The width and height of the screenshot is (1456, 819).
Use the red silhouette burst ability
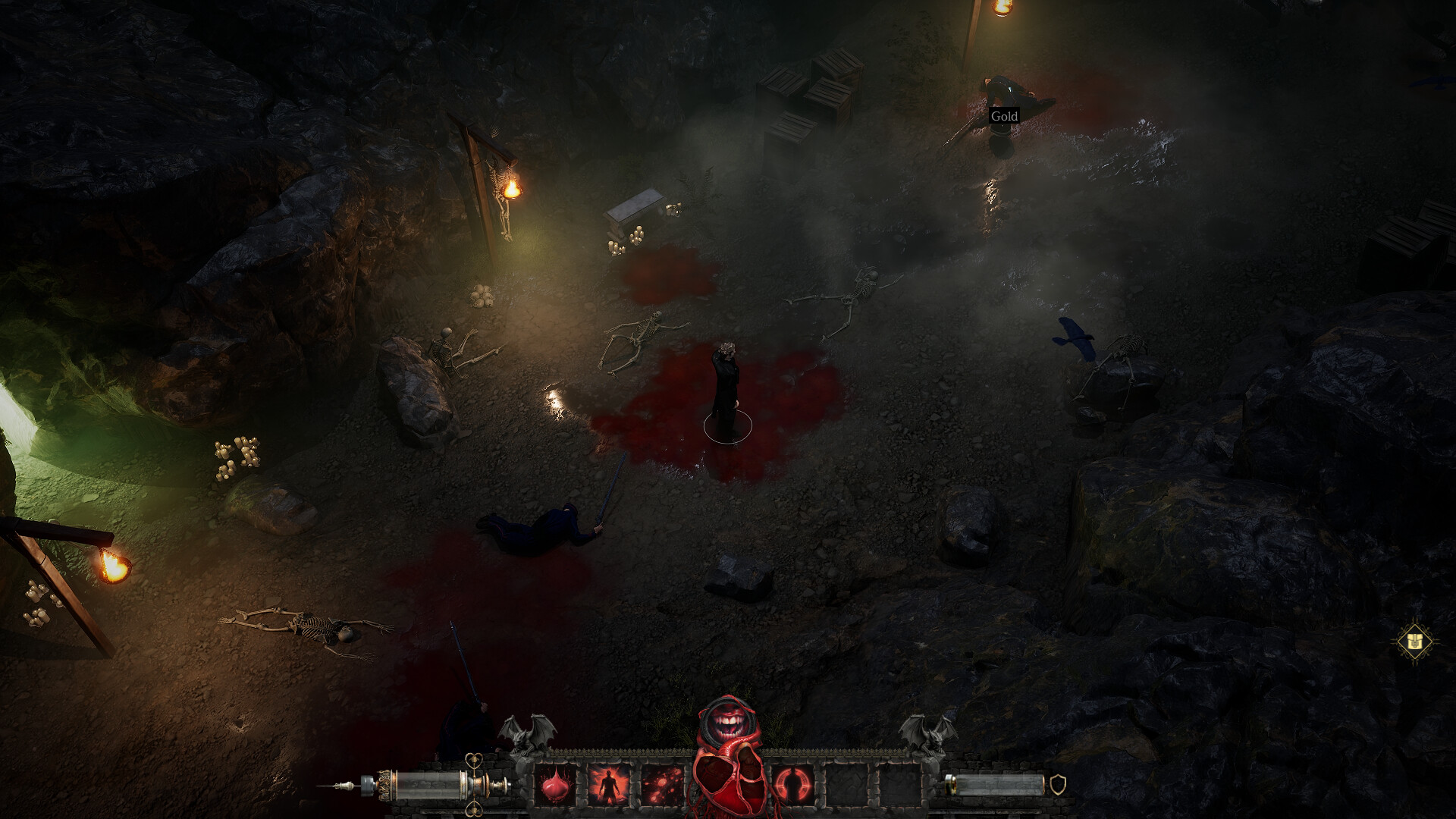tap(609, 783)
